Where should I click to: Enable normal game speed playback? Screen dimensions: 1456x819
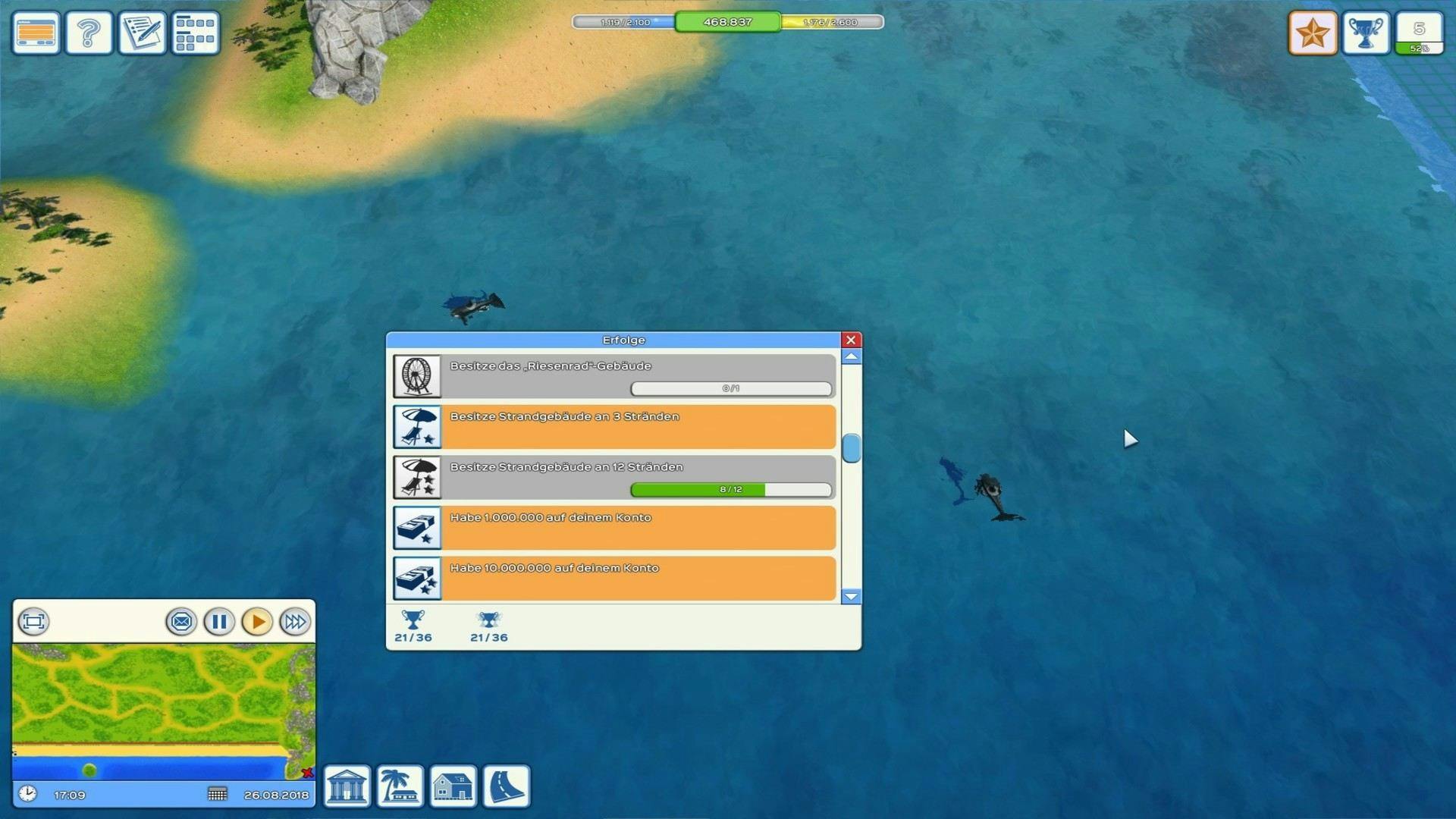click(x=257, y=622)
